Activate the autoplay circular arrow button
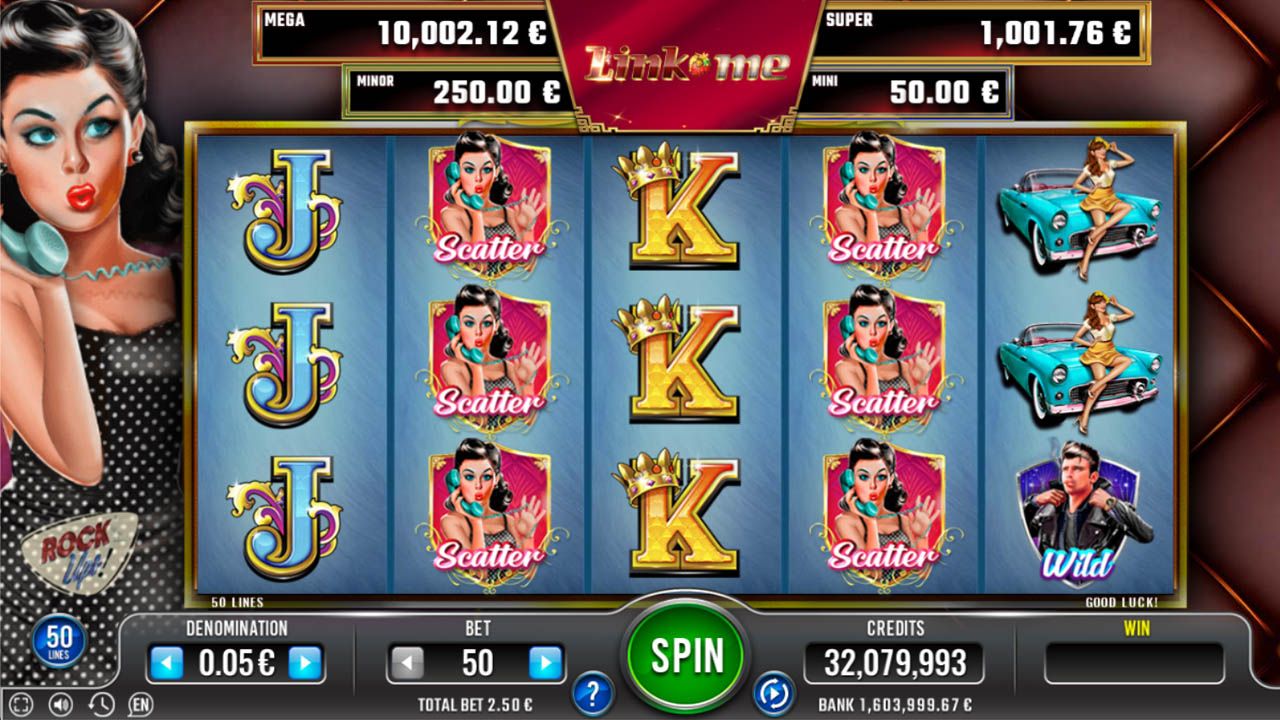 [773, 692]
